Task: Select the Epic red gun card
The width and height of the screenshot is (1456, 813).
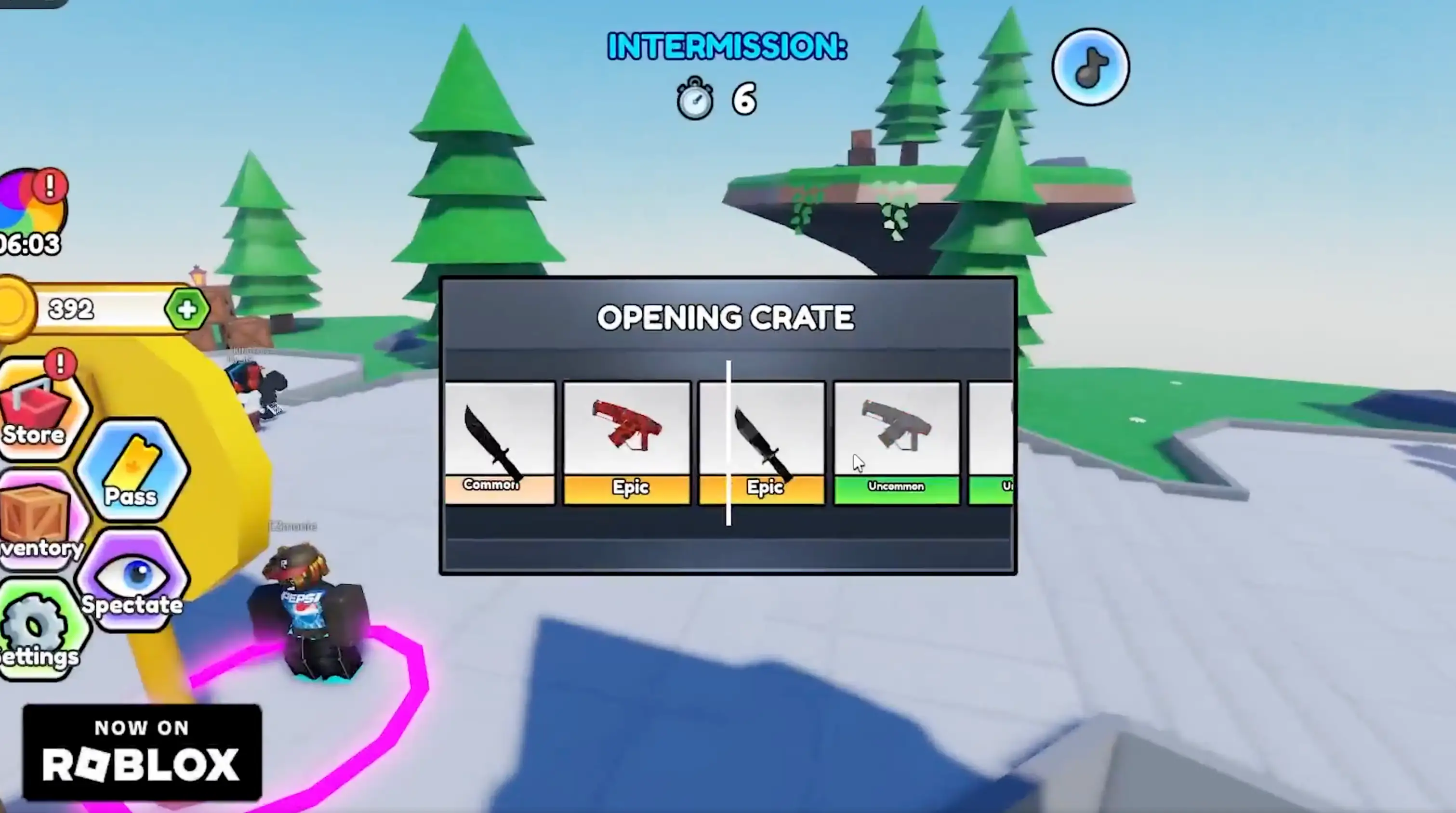Action: point(627,442)
